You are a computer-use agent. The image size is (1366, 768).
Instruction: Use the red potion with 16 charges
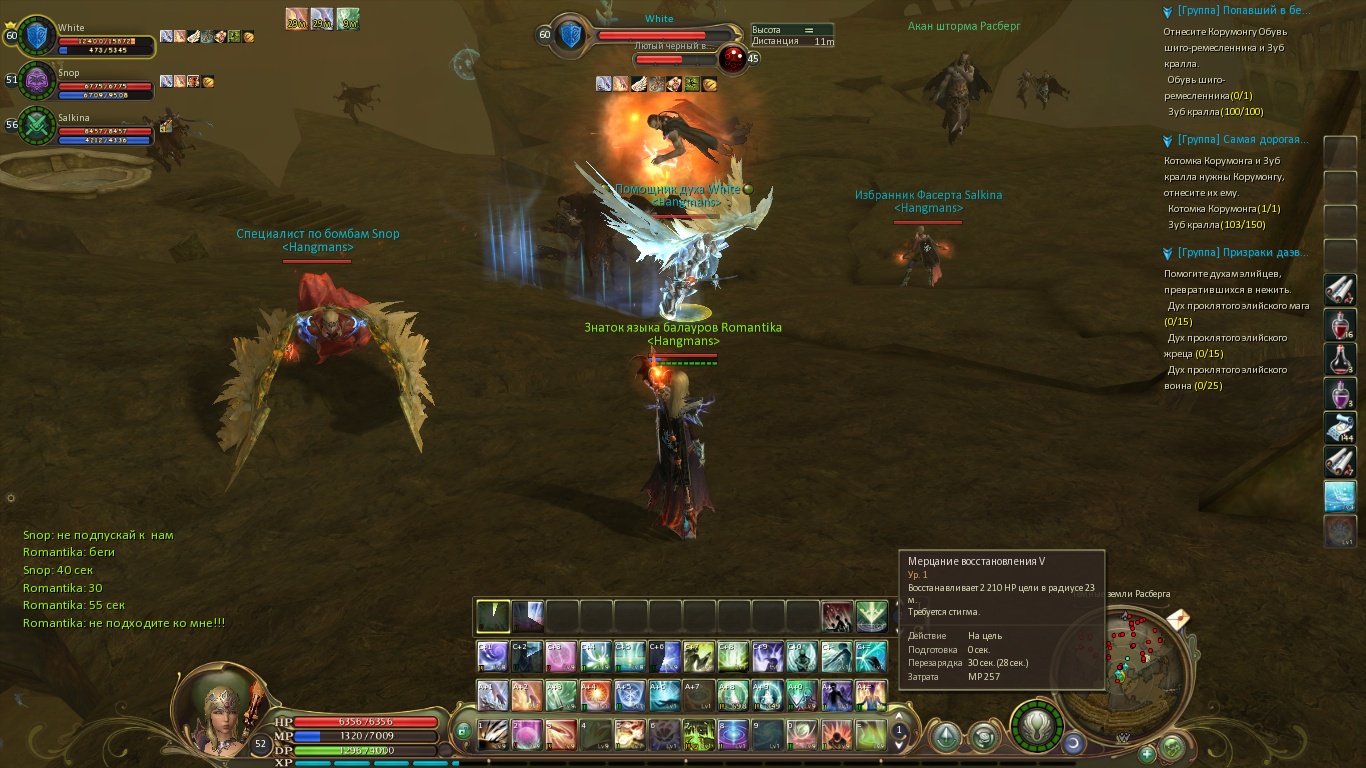click(x=1339, y=325)
